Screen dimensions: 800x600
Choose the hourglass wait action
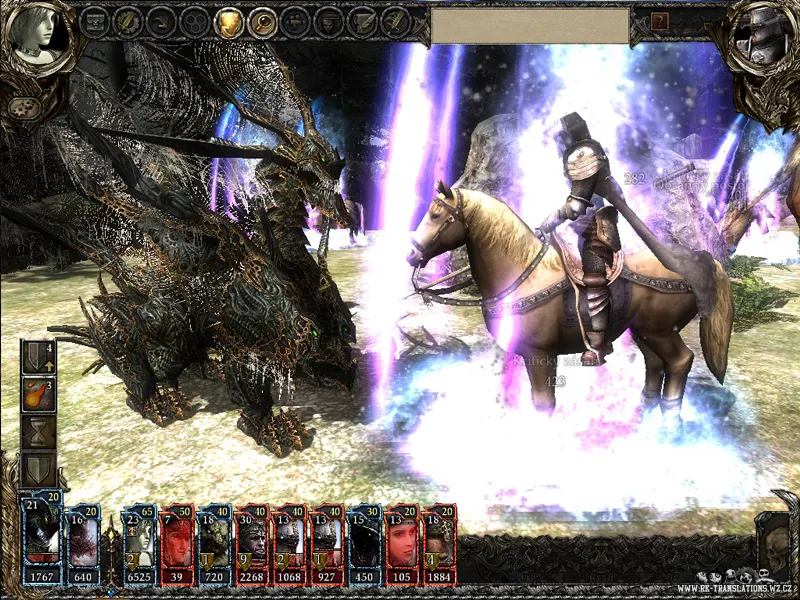pyautogui.click(x=38, y=432)
